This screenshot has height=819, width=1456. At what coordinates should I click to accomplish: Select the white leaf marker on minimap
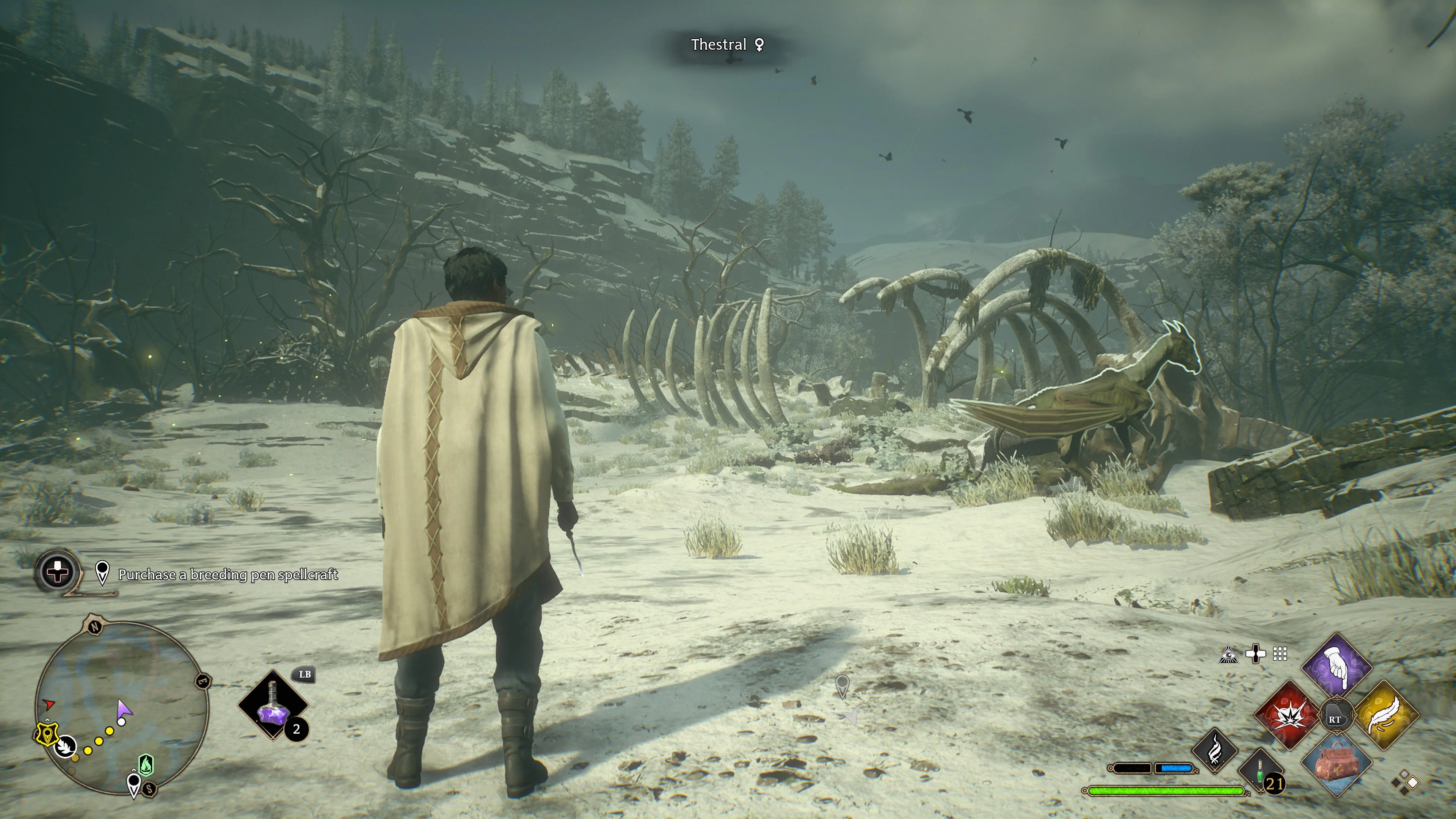pyautogui.click(x=67, y=746)
